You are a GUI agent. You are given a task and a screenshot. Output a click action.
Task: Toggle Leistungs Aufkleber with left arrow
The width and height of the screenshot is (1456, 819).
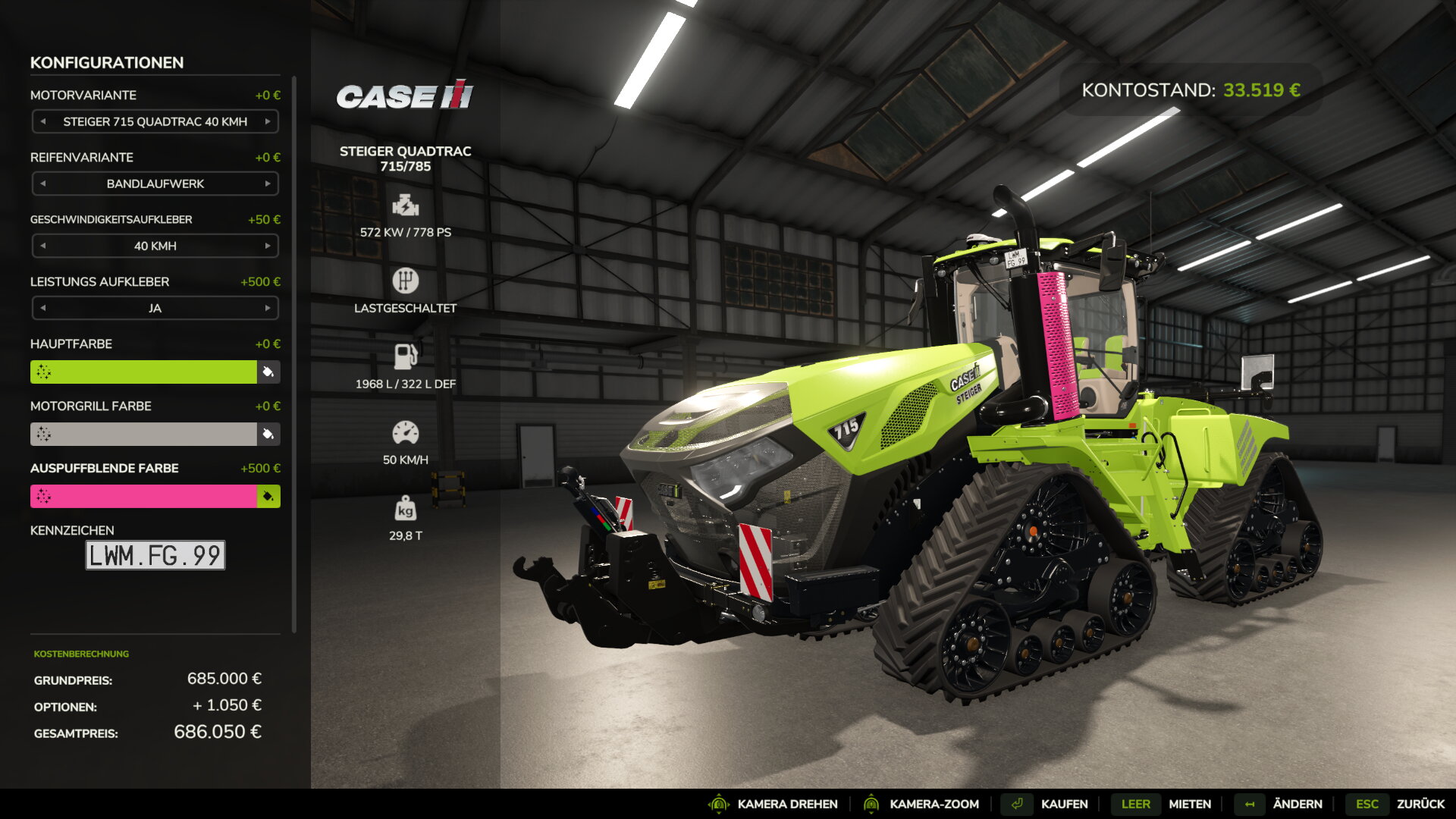[43, 308]
